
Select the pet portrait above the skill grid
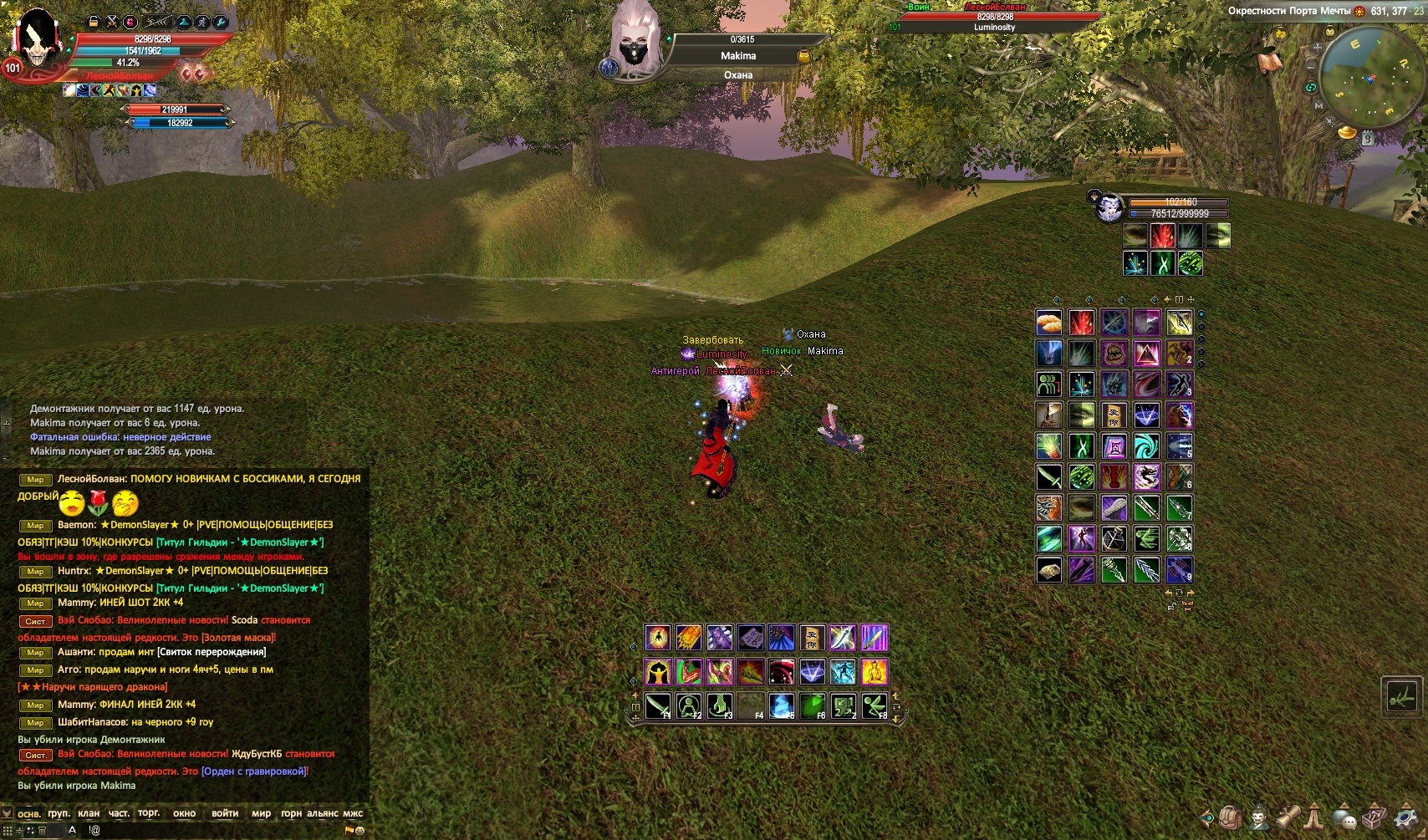pyautogui.click(x=1109, y=207)
